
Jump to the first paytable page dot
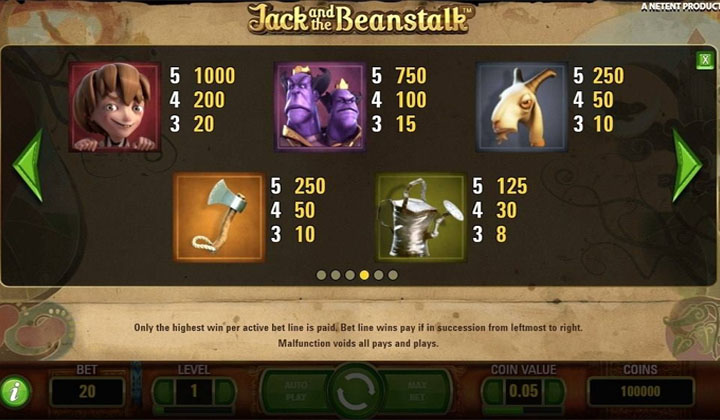[x=321, y=274]
